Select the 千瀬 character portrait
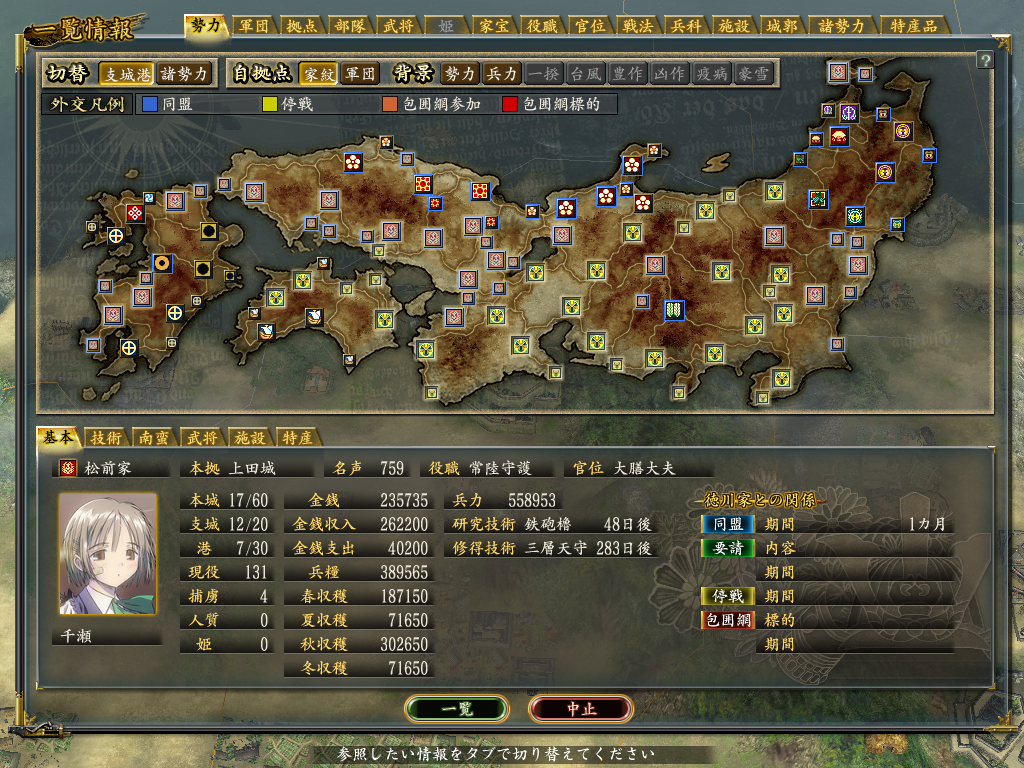The width and height of the screenshot is (1024, 768). coord(108,553)
